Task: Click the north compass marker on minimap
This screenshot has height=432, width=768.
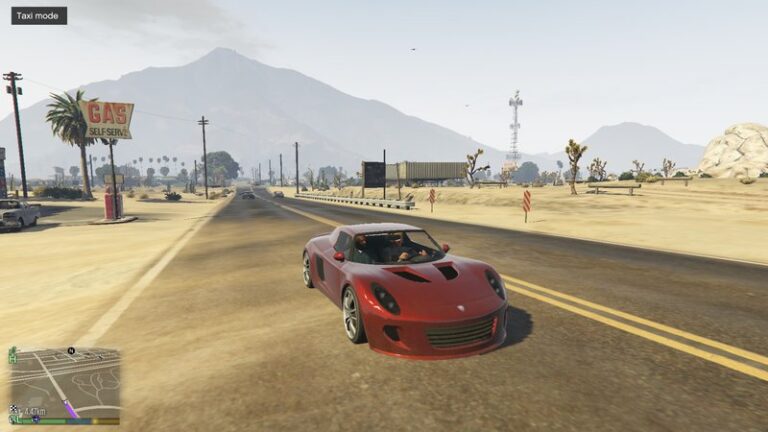Action: click(72, 351)
